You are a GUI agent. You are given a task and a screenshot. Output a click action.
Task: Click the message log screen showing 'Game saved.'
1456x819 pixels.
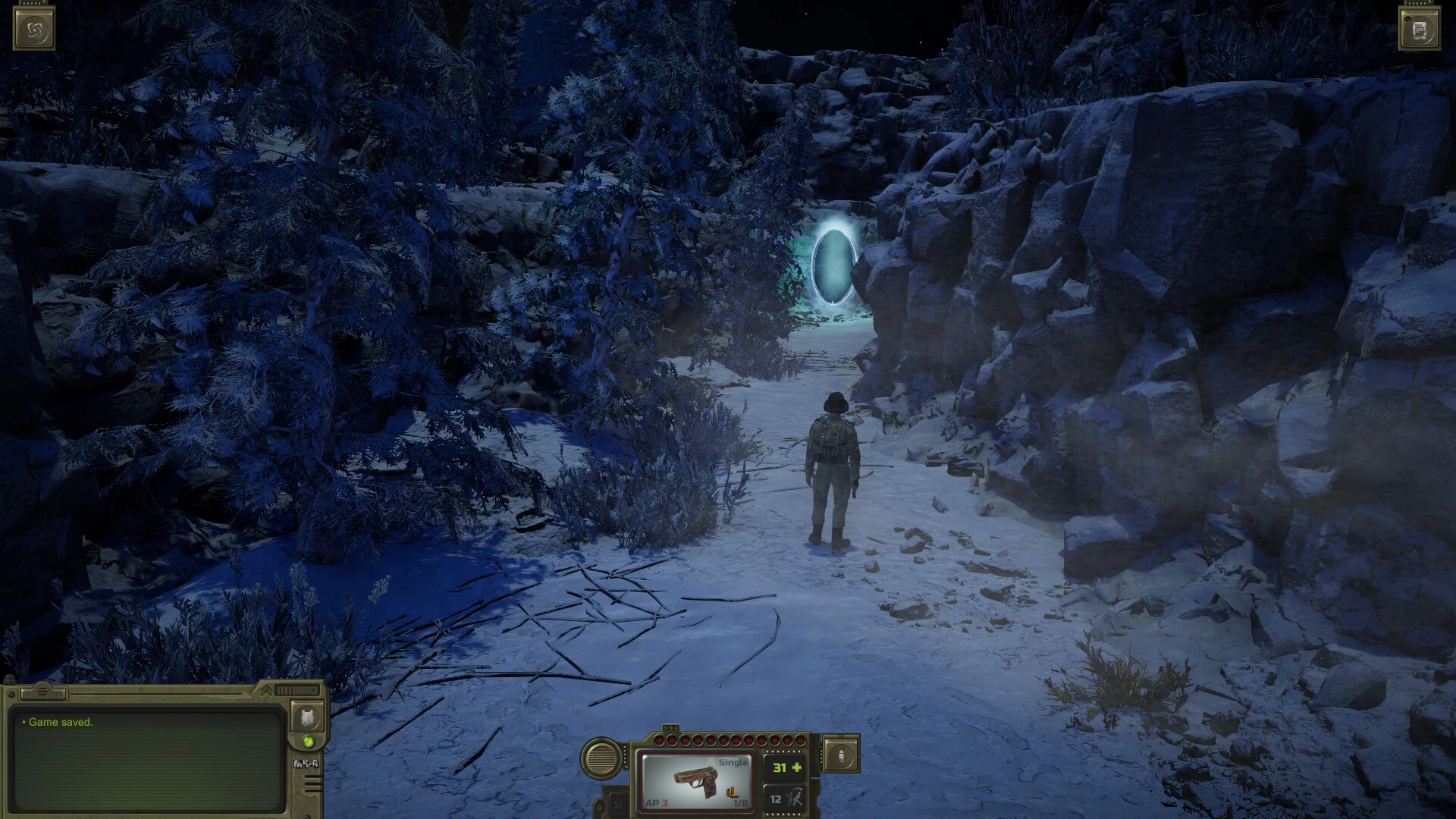coord(148,758)
